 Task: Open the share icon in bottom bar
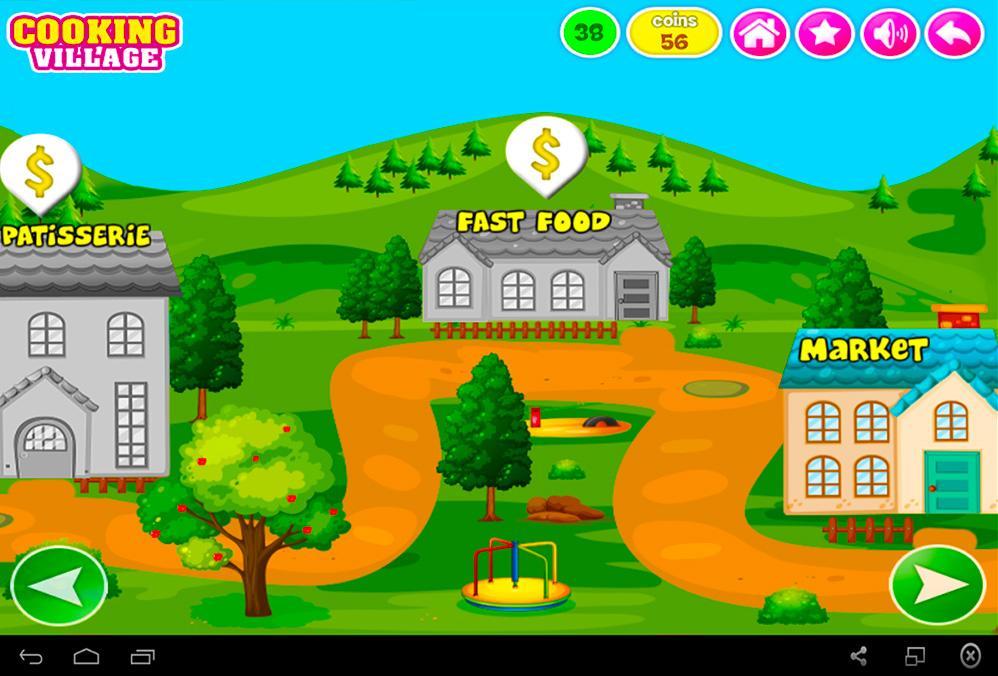point(858,656)
